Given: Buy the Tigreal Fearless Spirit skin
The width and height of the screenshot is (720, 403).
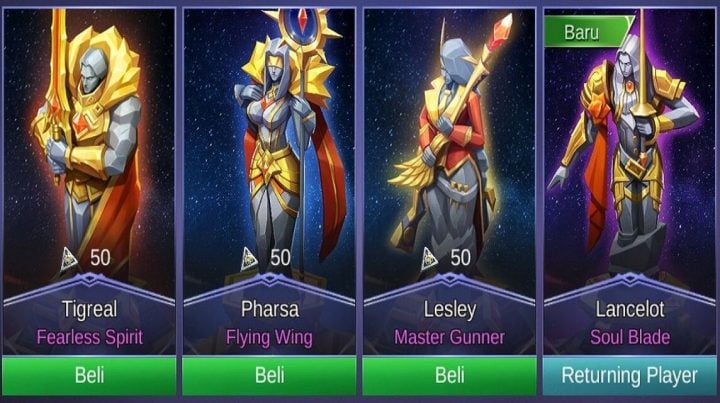Looking at the screenshot, I should point(89,376).
